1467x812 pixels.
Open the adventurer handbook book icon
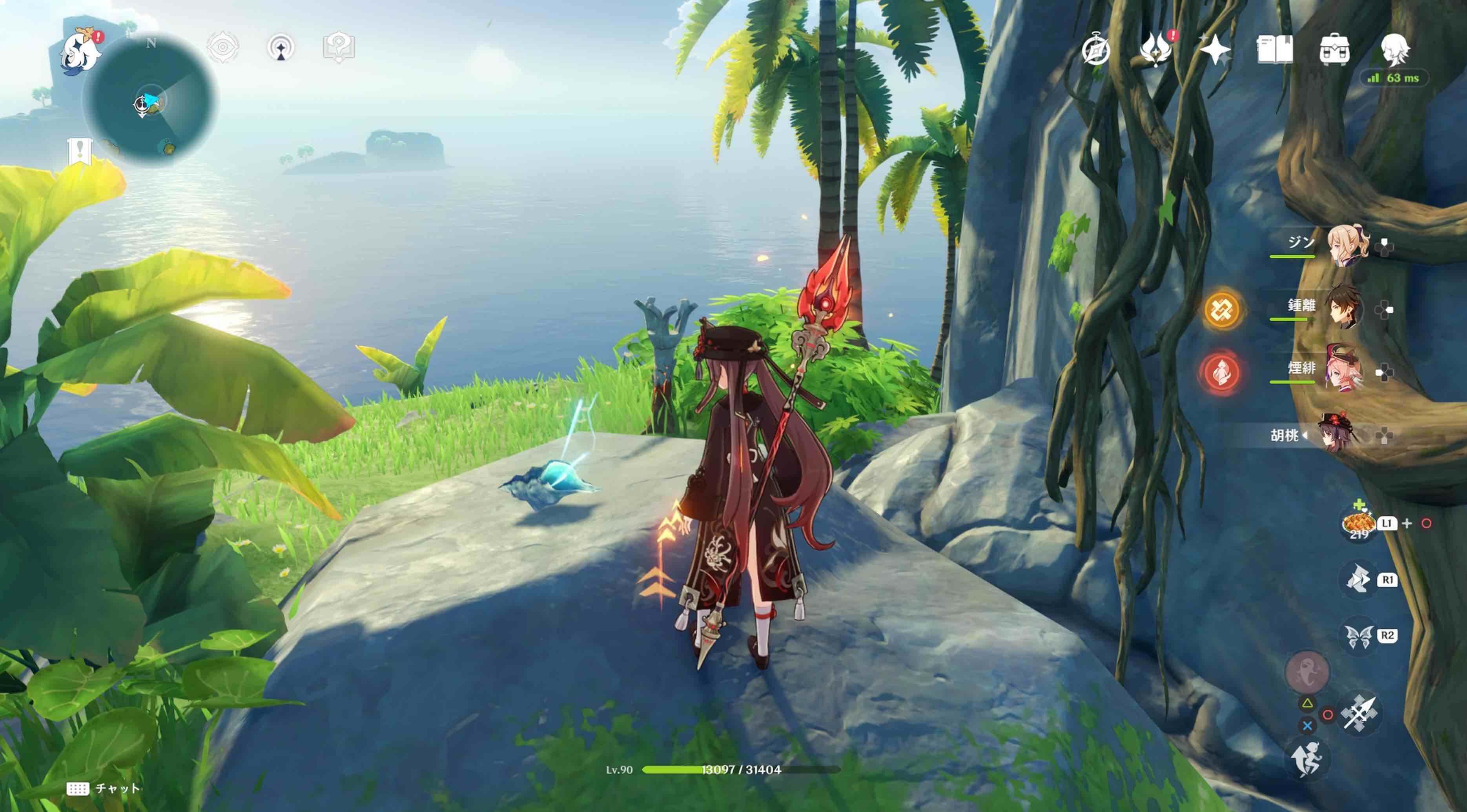click(x=1274, y=49)
